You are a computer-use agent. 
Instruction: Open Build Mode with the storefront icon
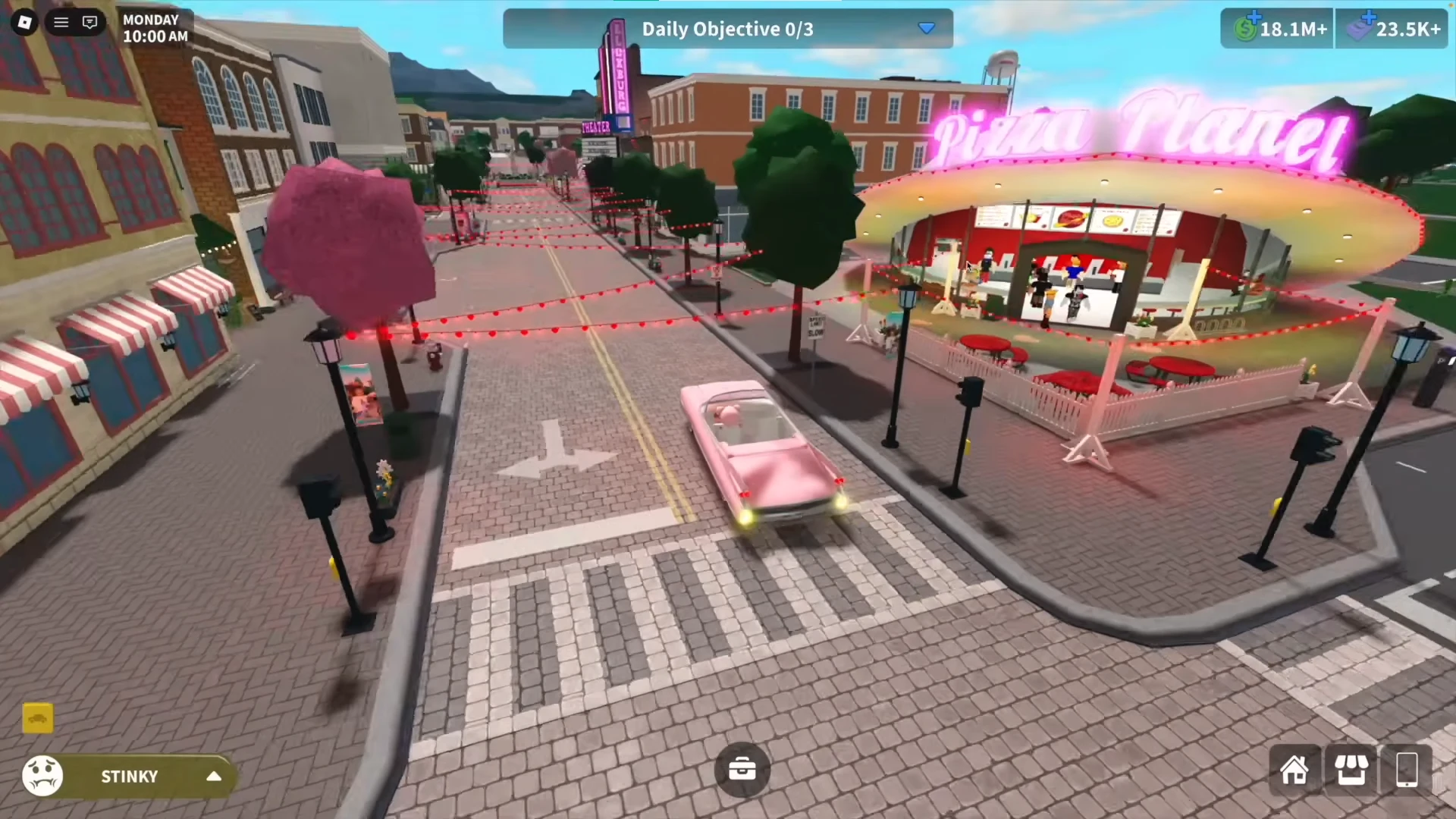coord(1351,770)
